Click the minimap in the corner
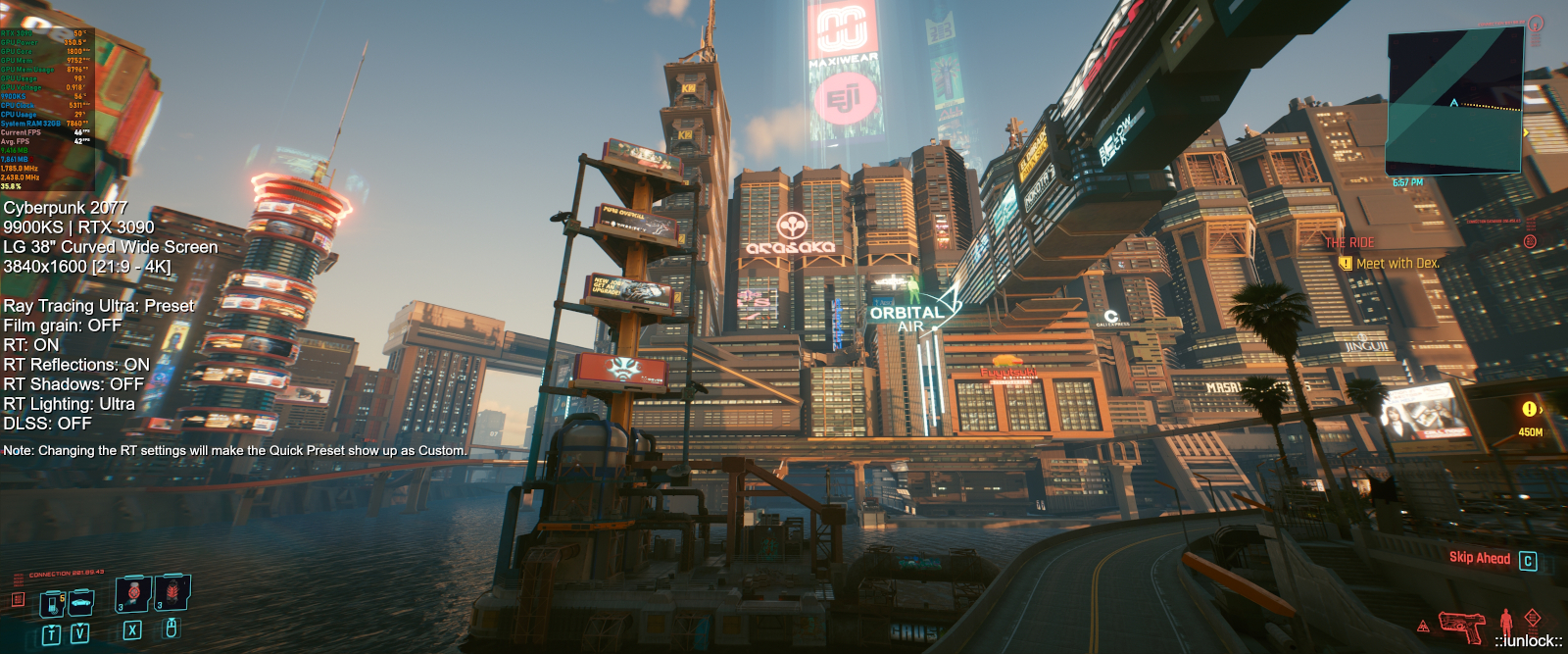 coord(1454,100)
